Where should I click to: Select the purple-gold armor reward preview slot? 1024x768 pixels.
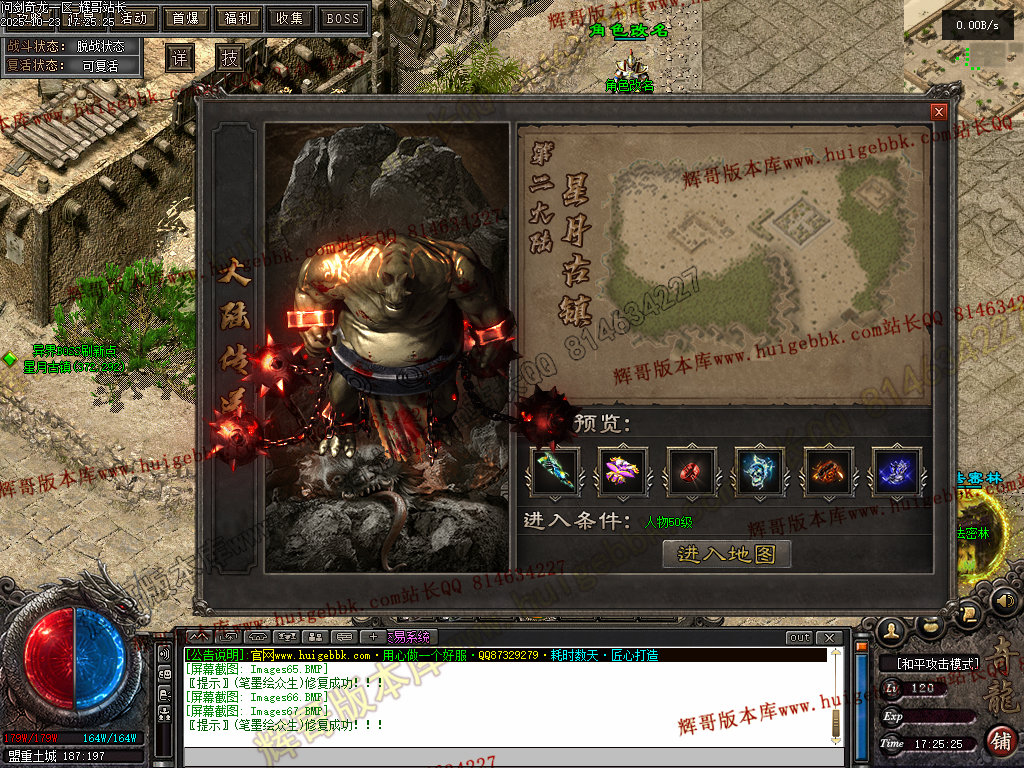[x=623, y=471]
